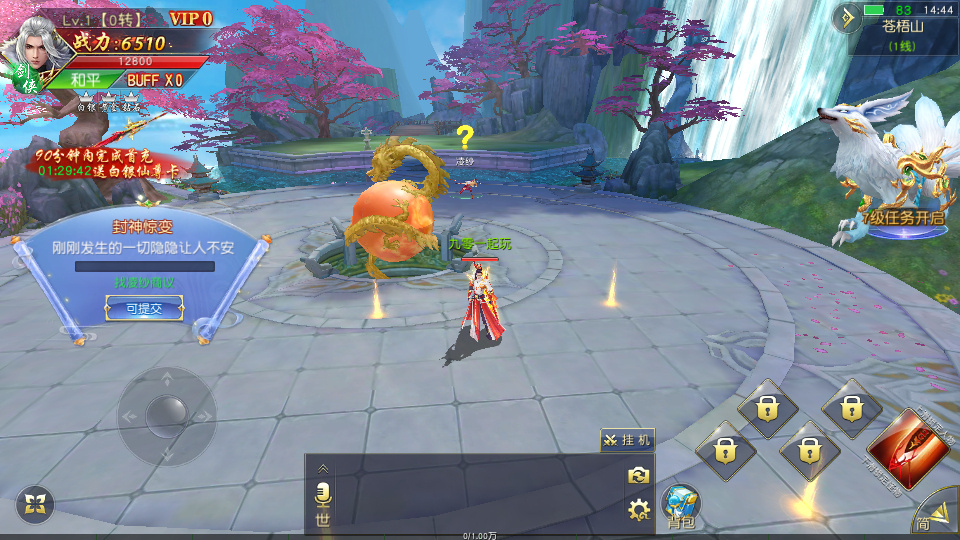Viewport: 960px width, 540px height.
Task: Open the gear settings icon
Action: click(x=639, y=511)
